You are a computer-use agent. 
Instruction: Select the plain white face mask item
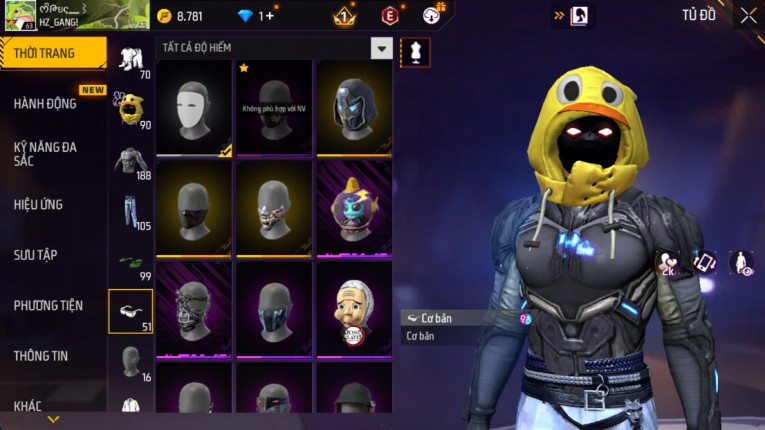coord(194,107)
